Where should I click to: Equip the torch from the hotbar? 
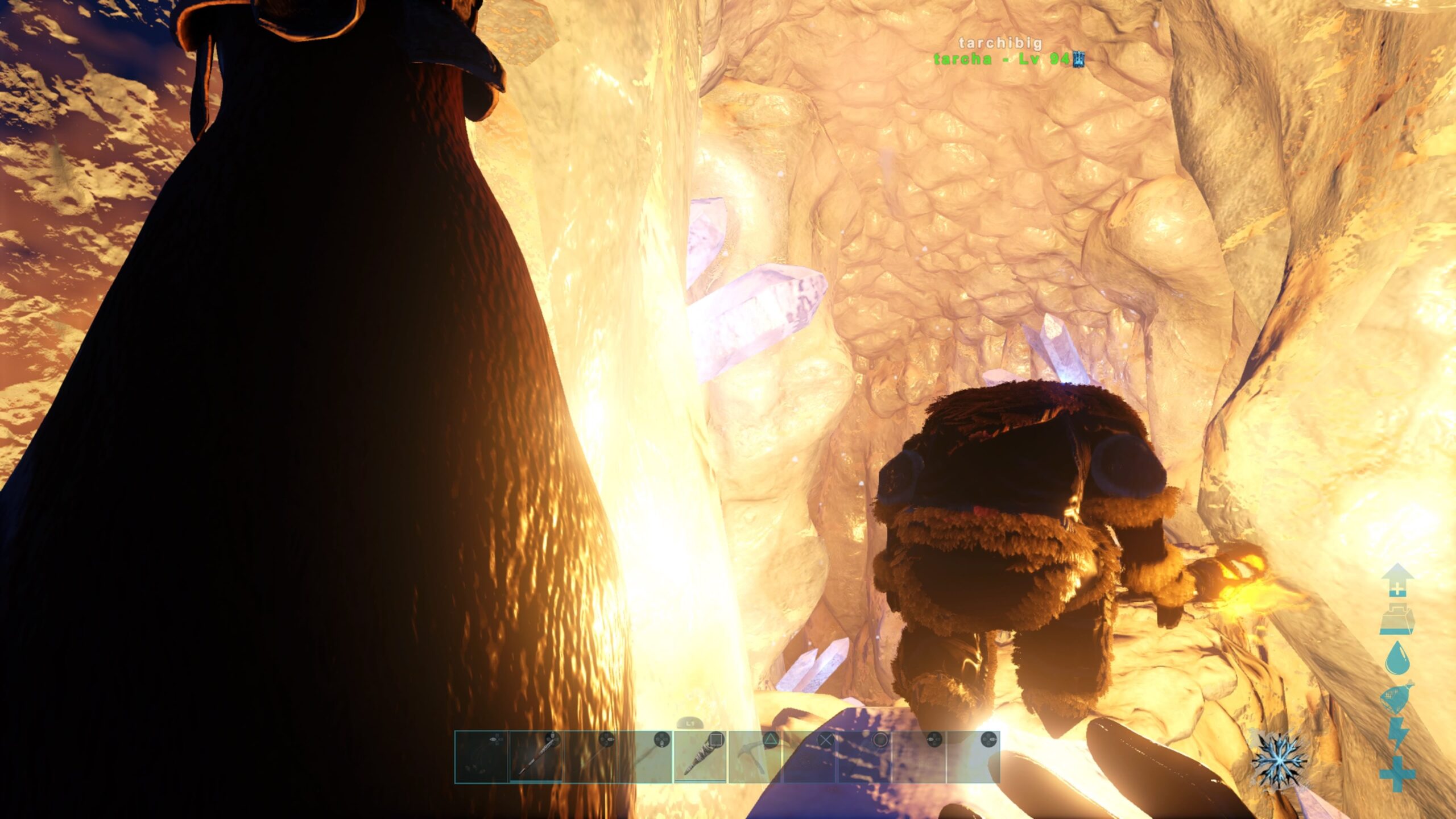[x=701, y=757]
